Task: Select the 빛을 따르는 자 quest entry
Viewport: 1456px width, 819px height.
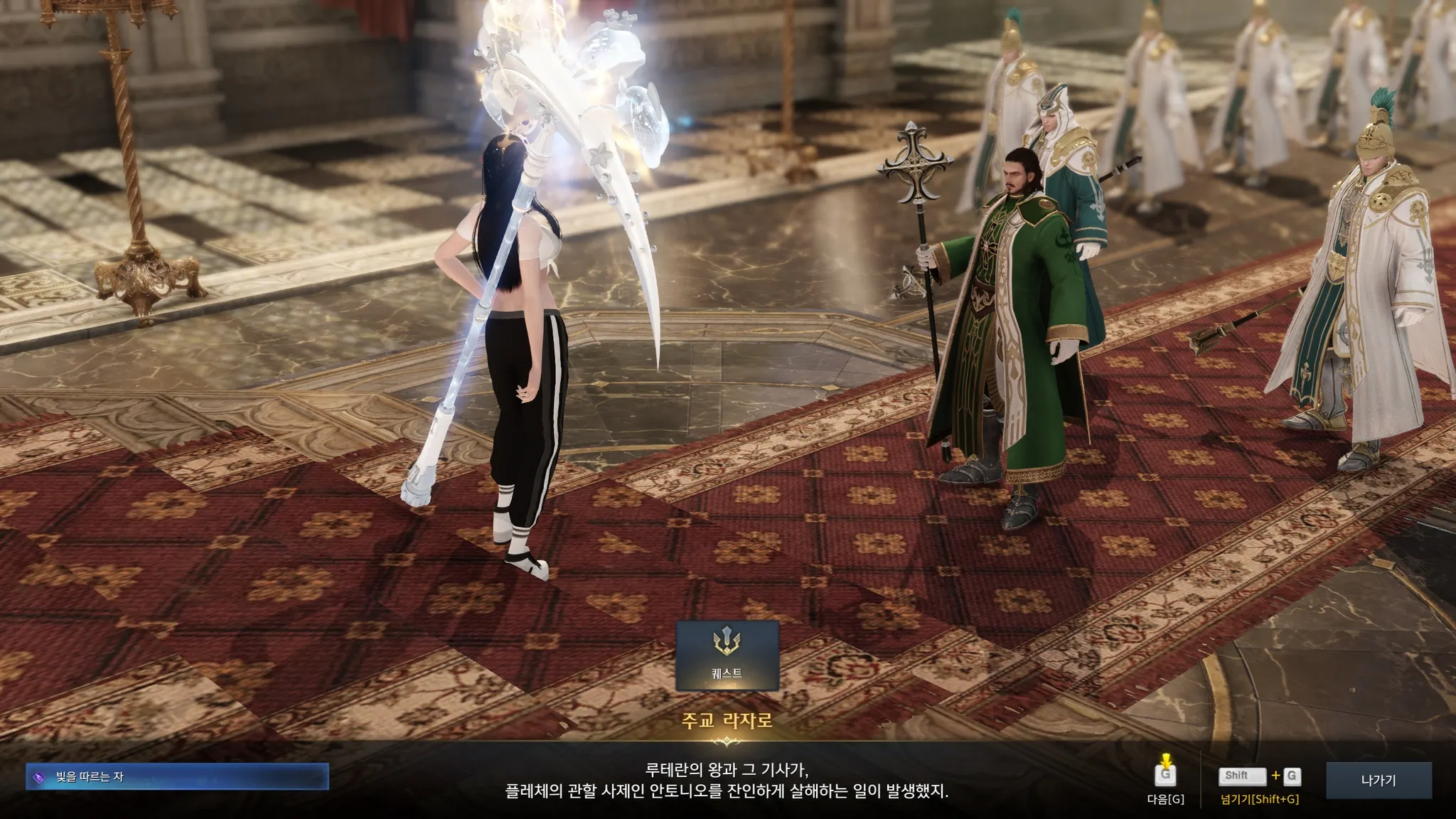Action: pyautogui.click(x=177, y=777)
